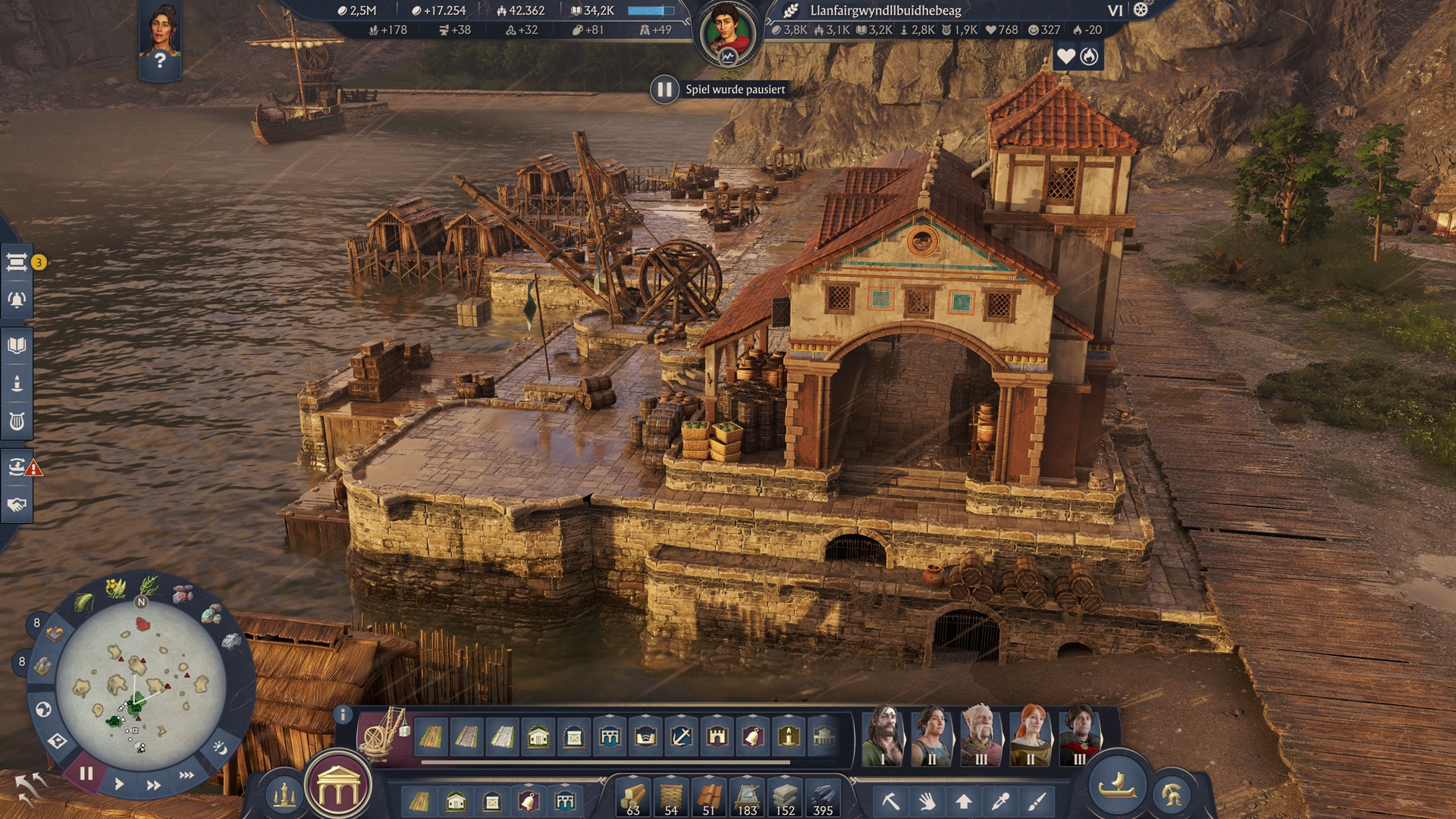Screen dimensions: 1456x819
Task: Click the governor portrait at top center
Action: pos(727,34)
